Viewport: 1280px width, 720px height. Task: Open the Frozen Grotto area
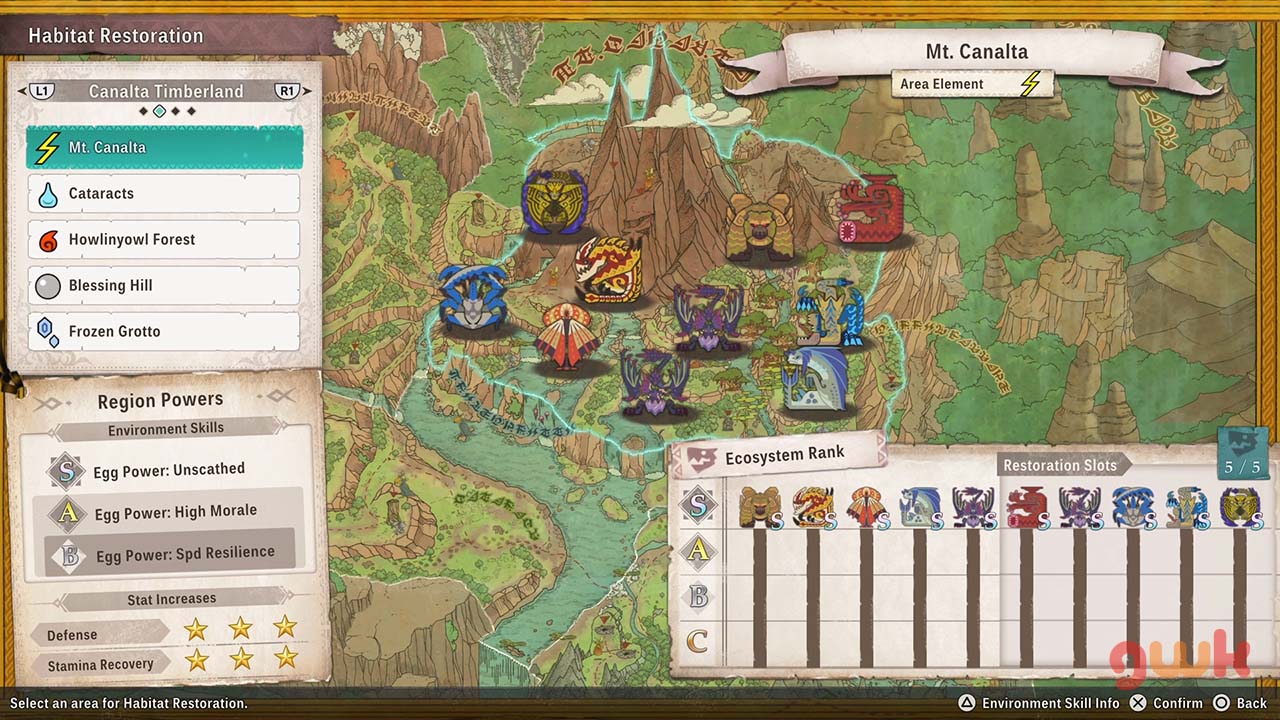click(165, 332)
